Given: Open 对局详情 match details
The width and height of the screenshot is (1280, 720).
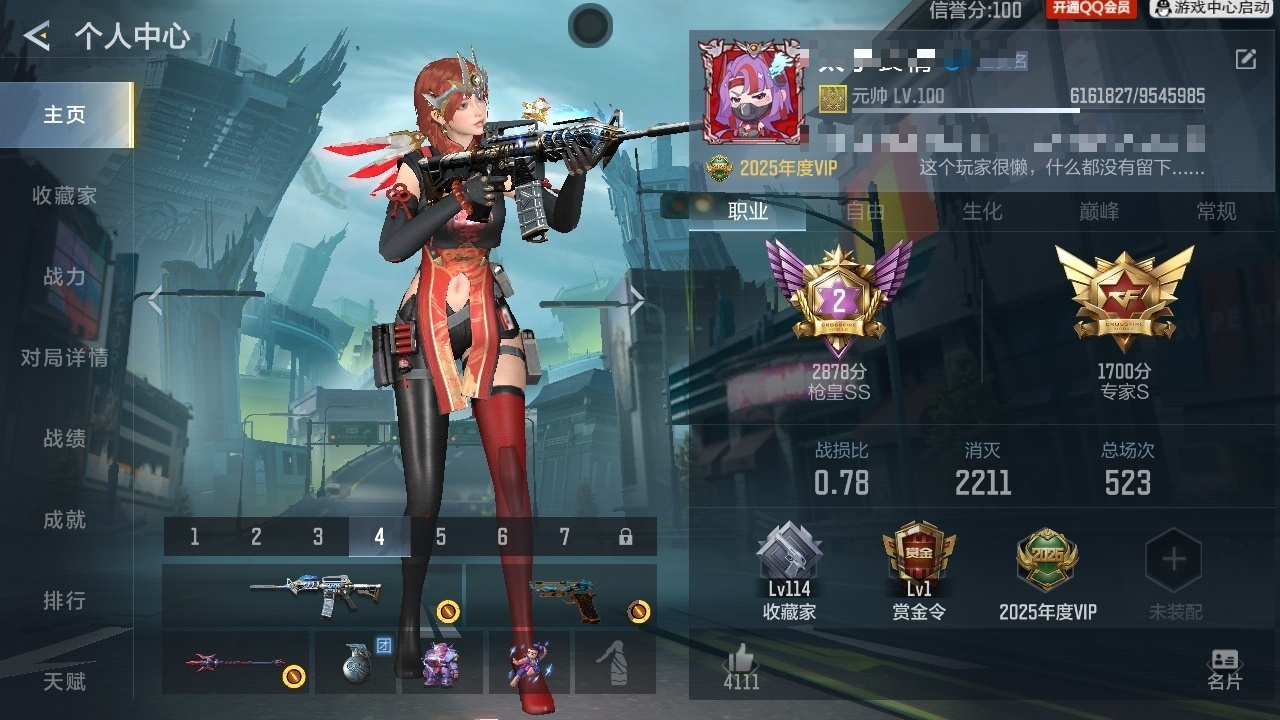Looking at the screenshot, I should [x=65, y=358].
